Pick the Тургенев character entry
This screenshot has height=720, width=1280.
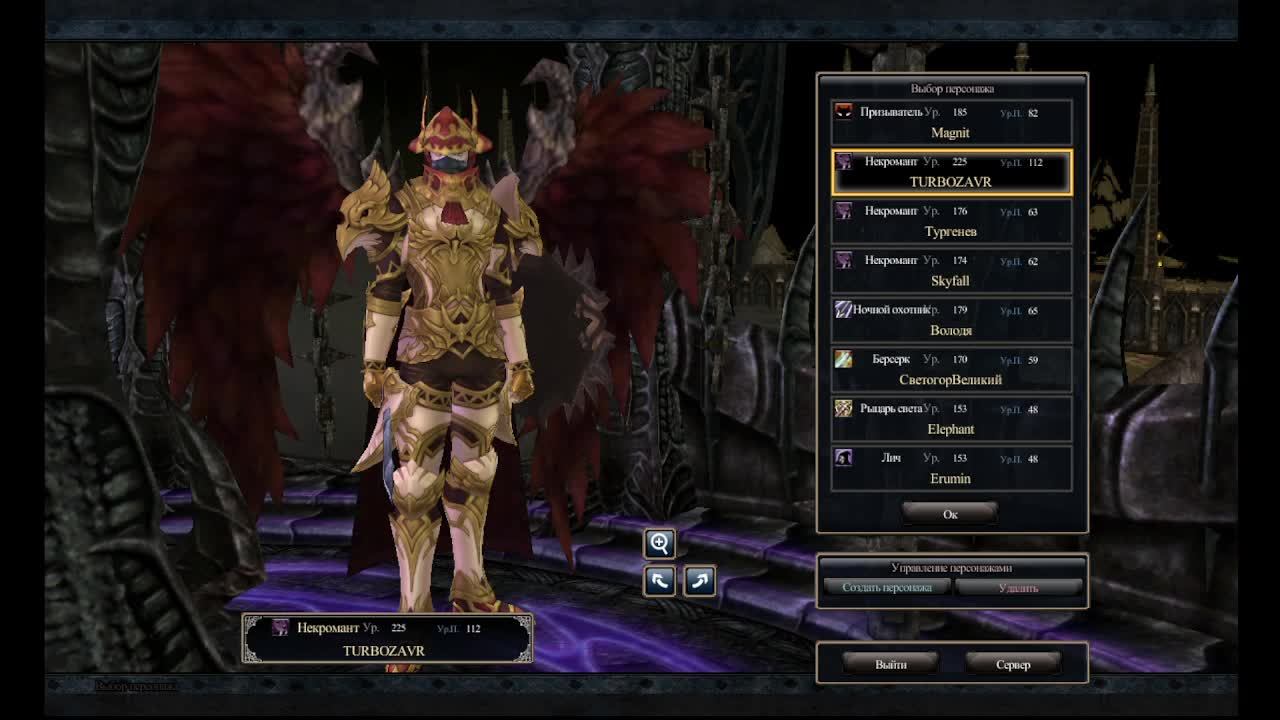[x=951, y=221]
